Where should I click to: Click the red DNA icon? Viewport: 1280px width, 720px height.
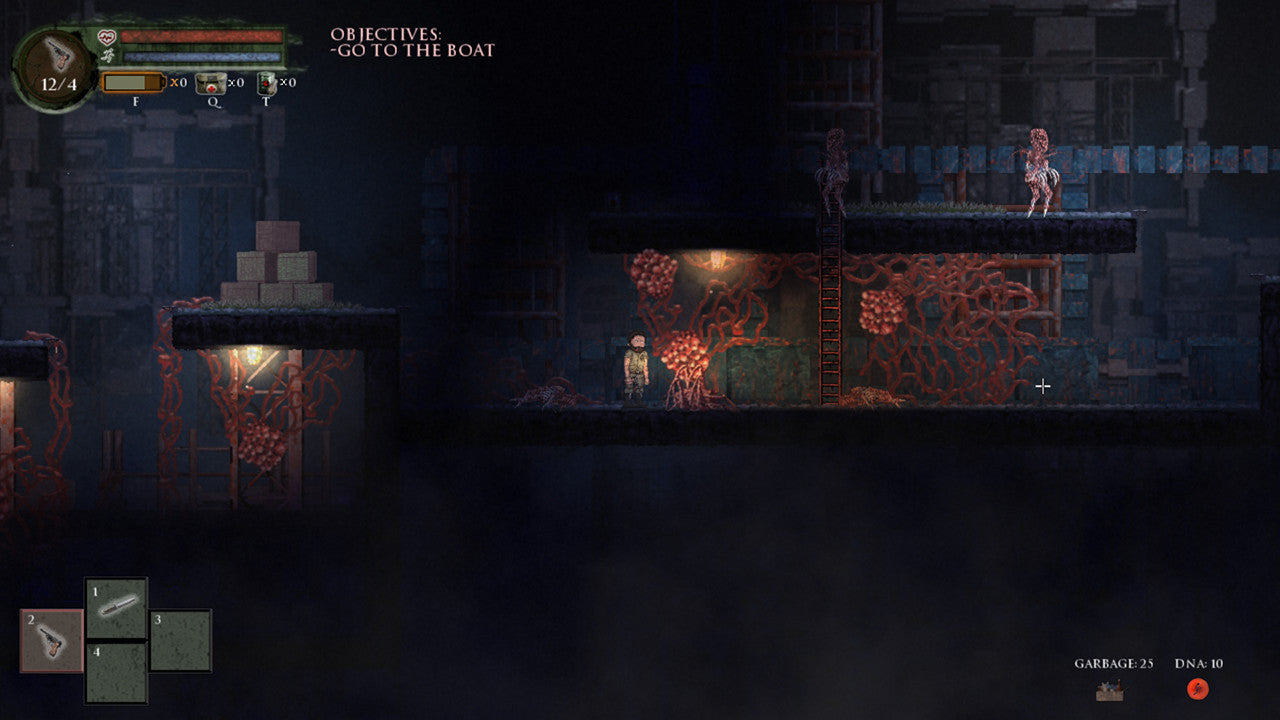(1197, 688)
